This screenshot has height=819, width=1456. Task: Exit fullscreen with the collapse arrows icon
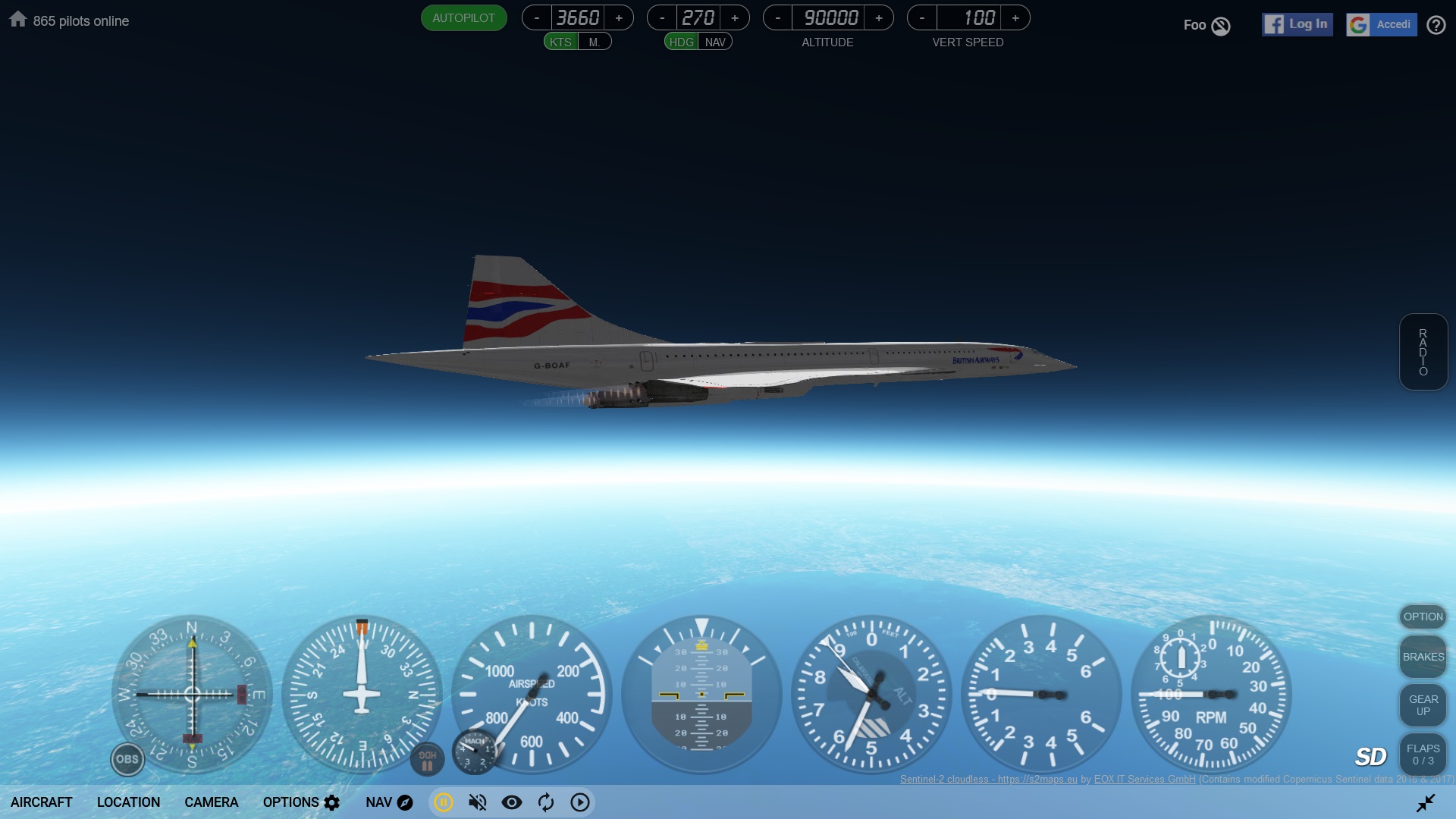[x=1426, y=802]
